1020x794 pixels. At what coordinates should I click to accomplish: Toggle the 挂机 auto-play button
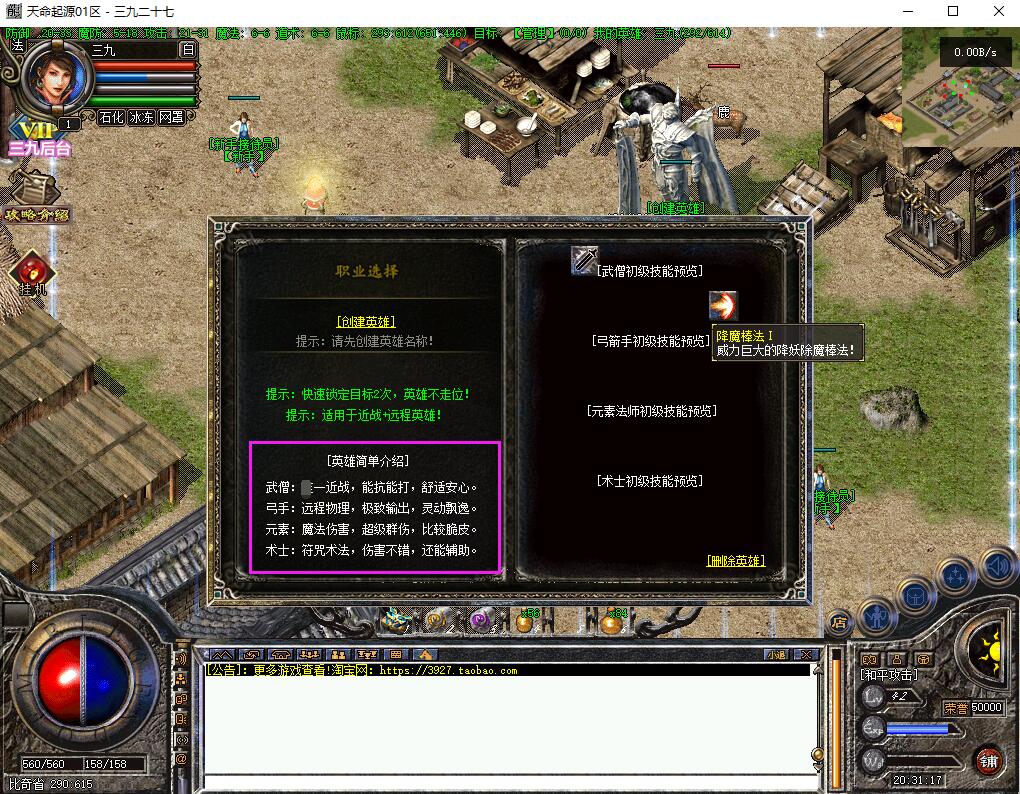(32, 274)
